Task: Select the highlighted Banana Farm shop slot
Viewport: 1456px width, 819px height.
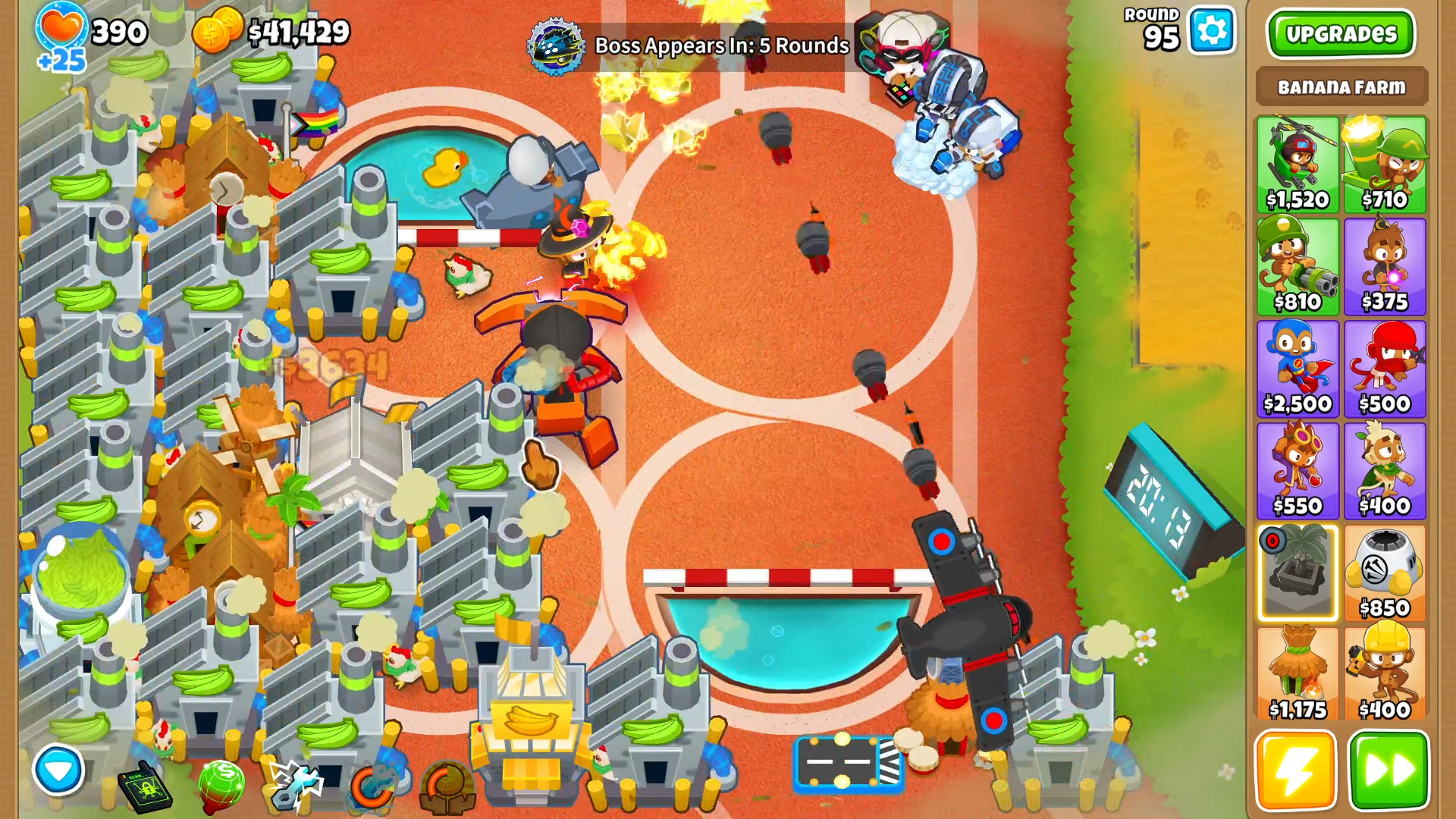Action: coord(1298,573)
